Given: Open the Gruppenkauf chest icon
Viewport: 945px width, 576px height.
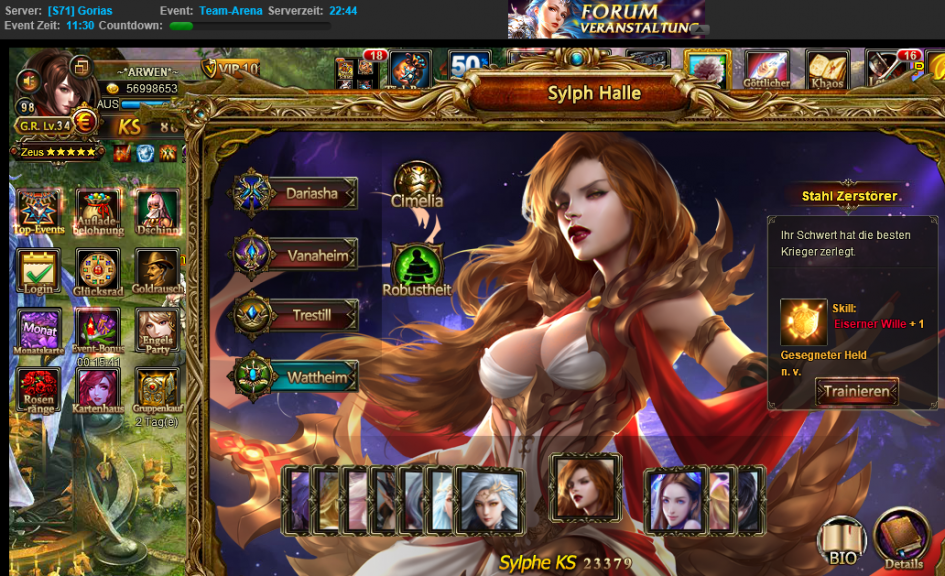Looking at the screenshot, I should click(157, 390).
